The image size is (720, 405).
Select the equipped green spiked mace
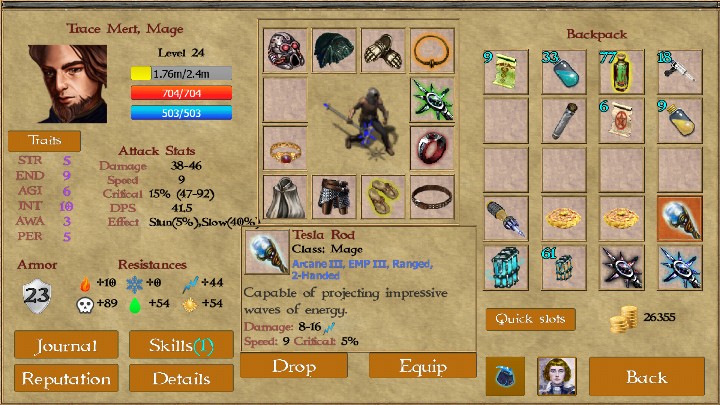click(432, 100)
